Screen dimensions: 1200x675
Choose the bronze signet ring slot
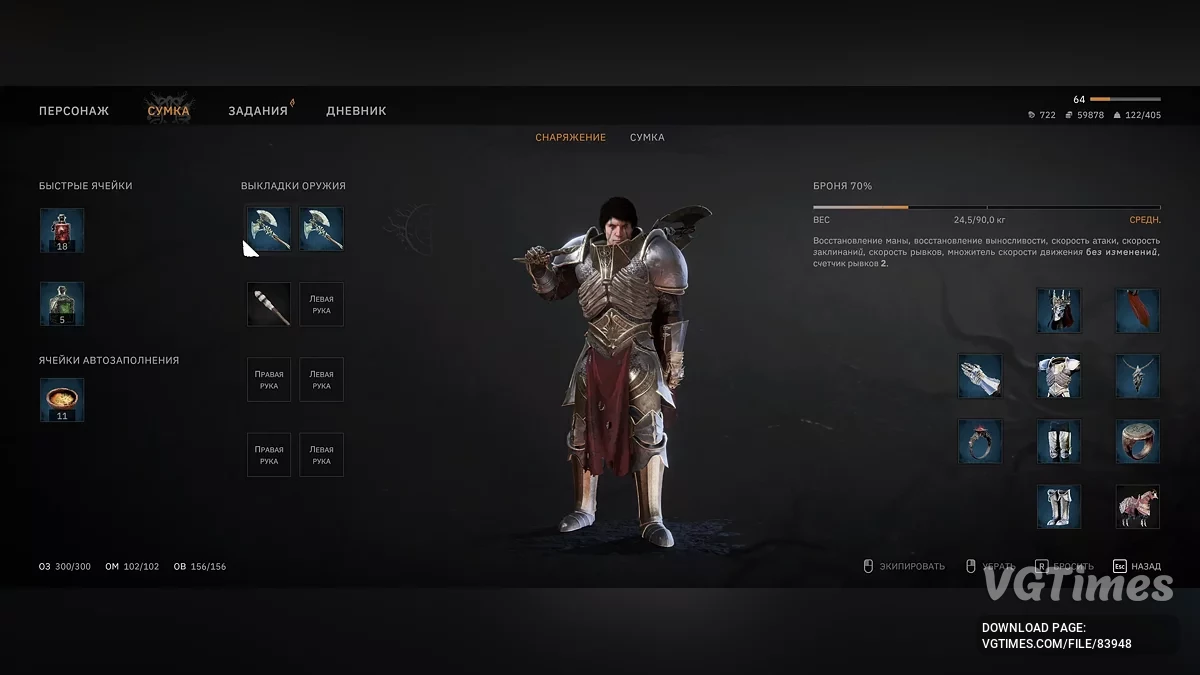[1137, 441]
